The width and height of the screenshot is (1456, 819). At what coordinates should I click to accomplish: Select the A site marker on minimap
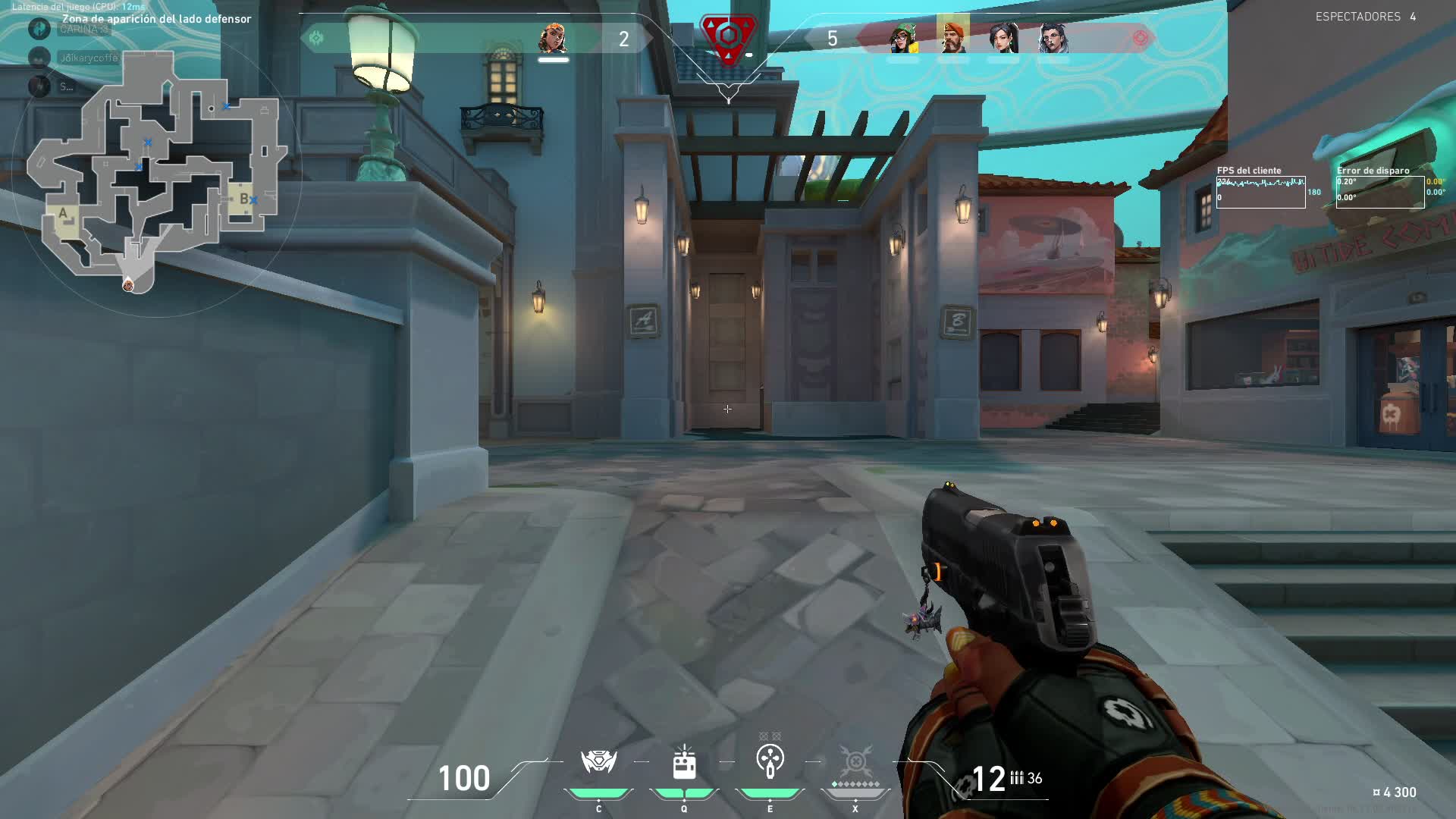click(64, 215)
